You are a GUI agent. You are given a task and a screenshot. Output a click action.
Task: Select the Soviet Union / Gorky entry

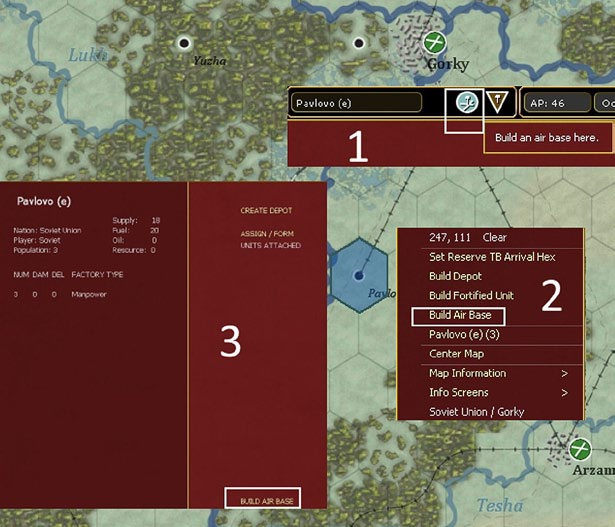476,412
